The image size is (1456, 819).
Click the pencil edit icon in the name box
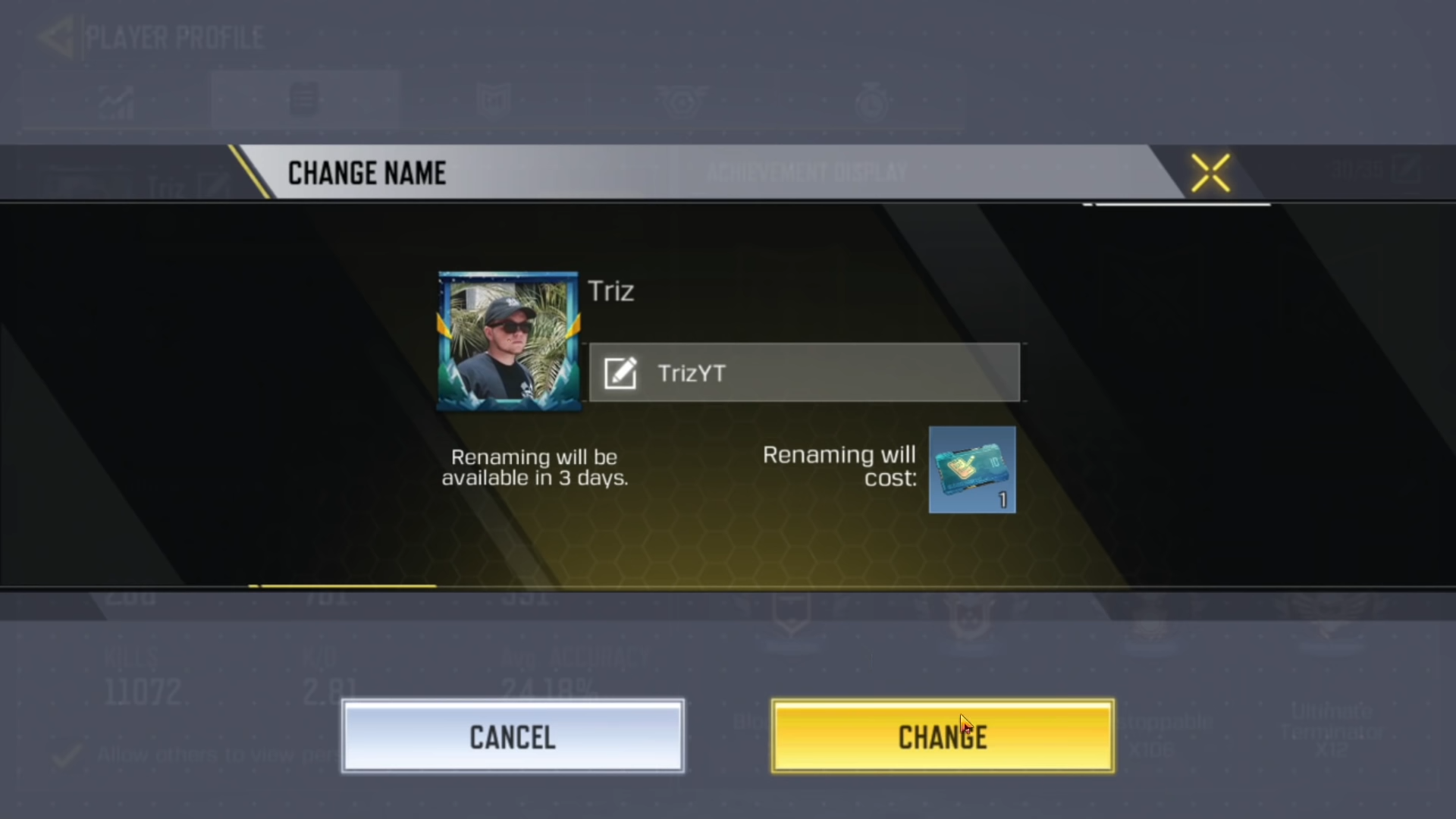[620, 372]
